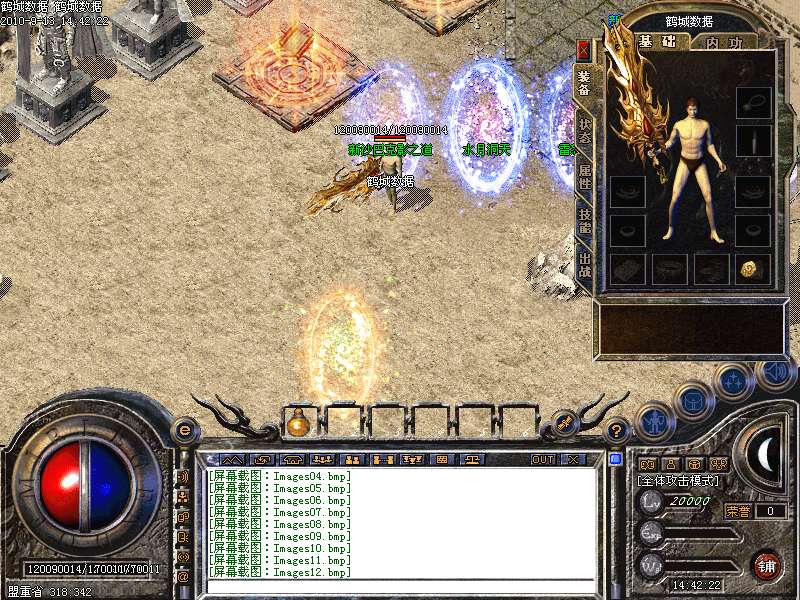This screenshot has width=800, height=600.
Task: Click the round 'e' button
Action: (x=184, y=430)
